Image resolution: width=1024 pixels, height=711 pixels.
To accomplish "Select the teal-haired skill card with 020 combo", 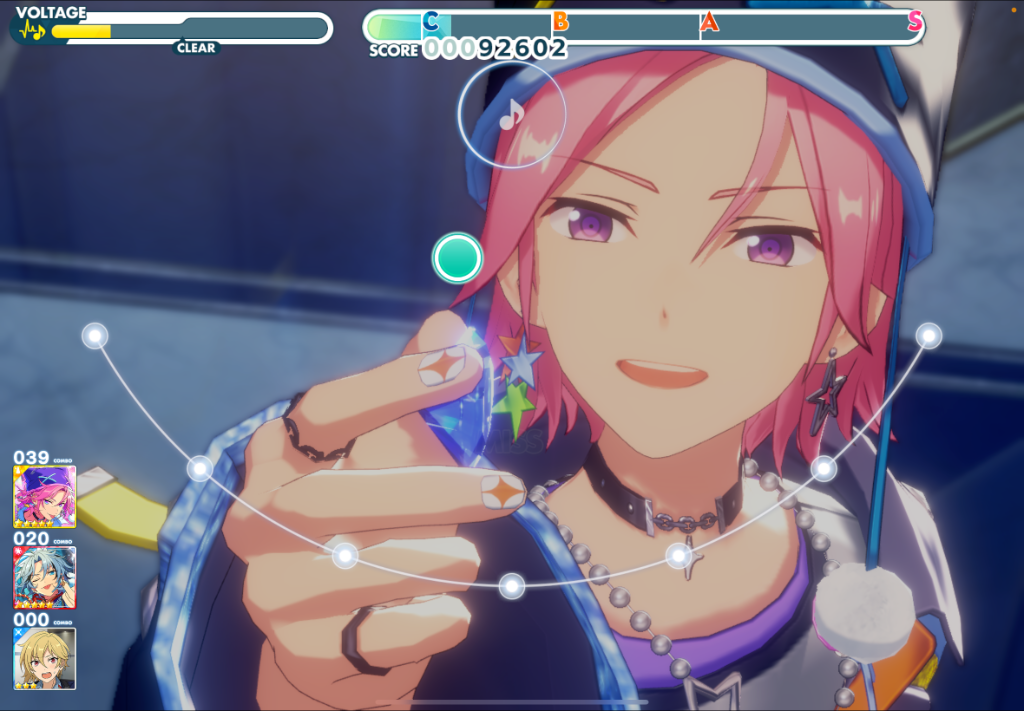I will pos(44,577).
